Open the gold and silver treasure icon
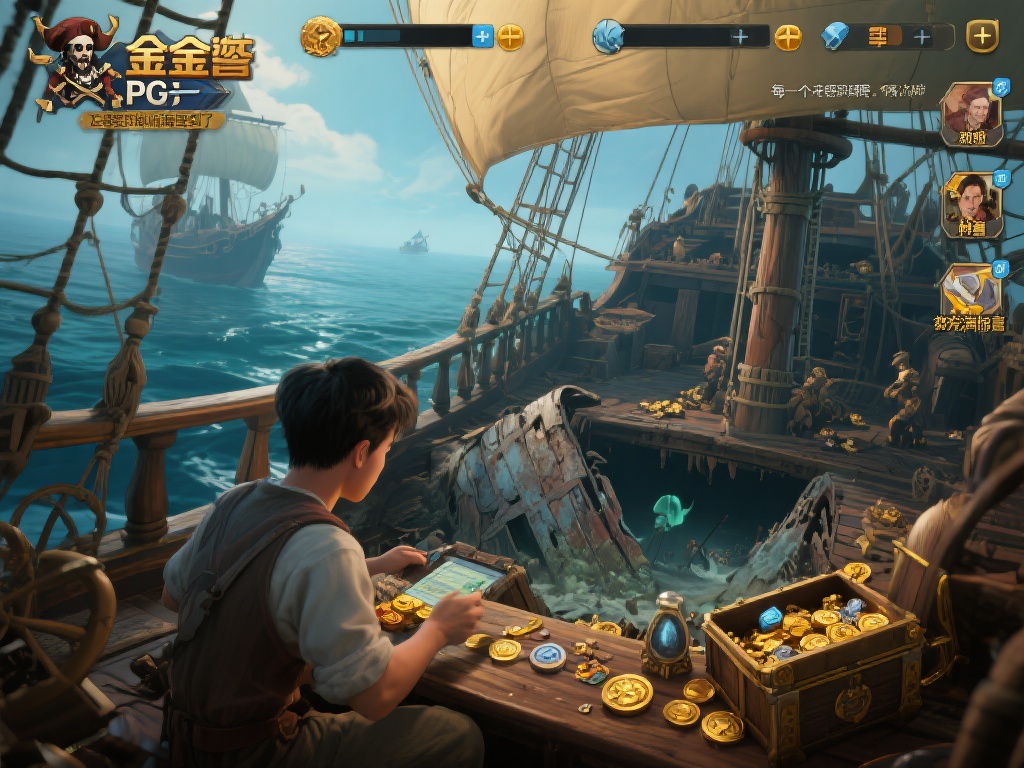Screen dimensions: 1024x768 coord(969,291)
